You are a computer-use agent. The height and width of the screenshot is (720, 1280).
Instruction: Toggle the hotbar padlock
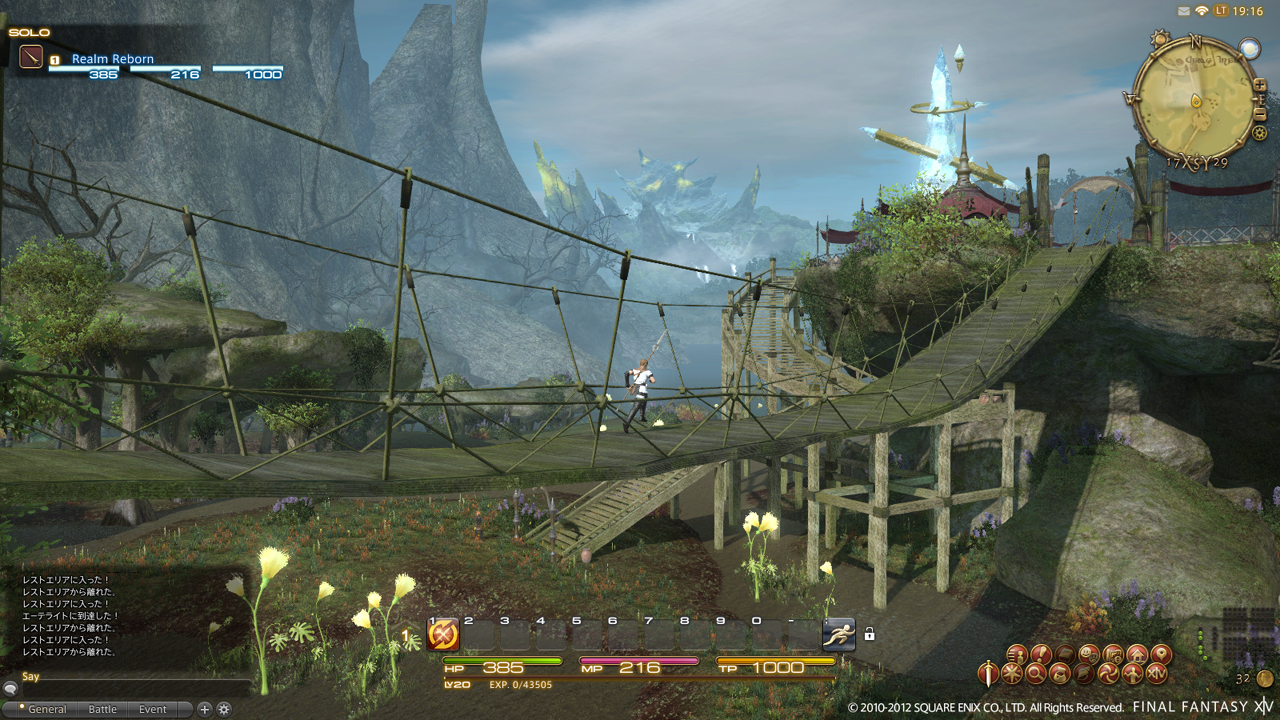[870, 634]
